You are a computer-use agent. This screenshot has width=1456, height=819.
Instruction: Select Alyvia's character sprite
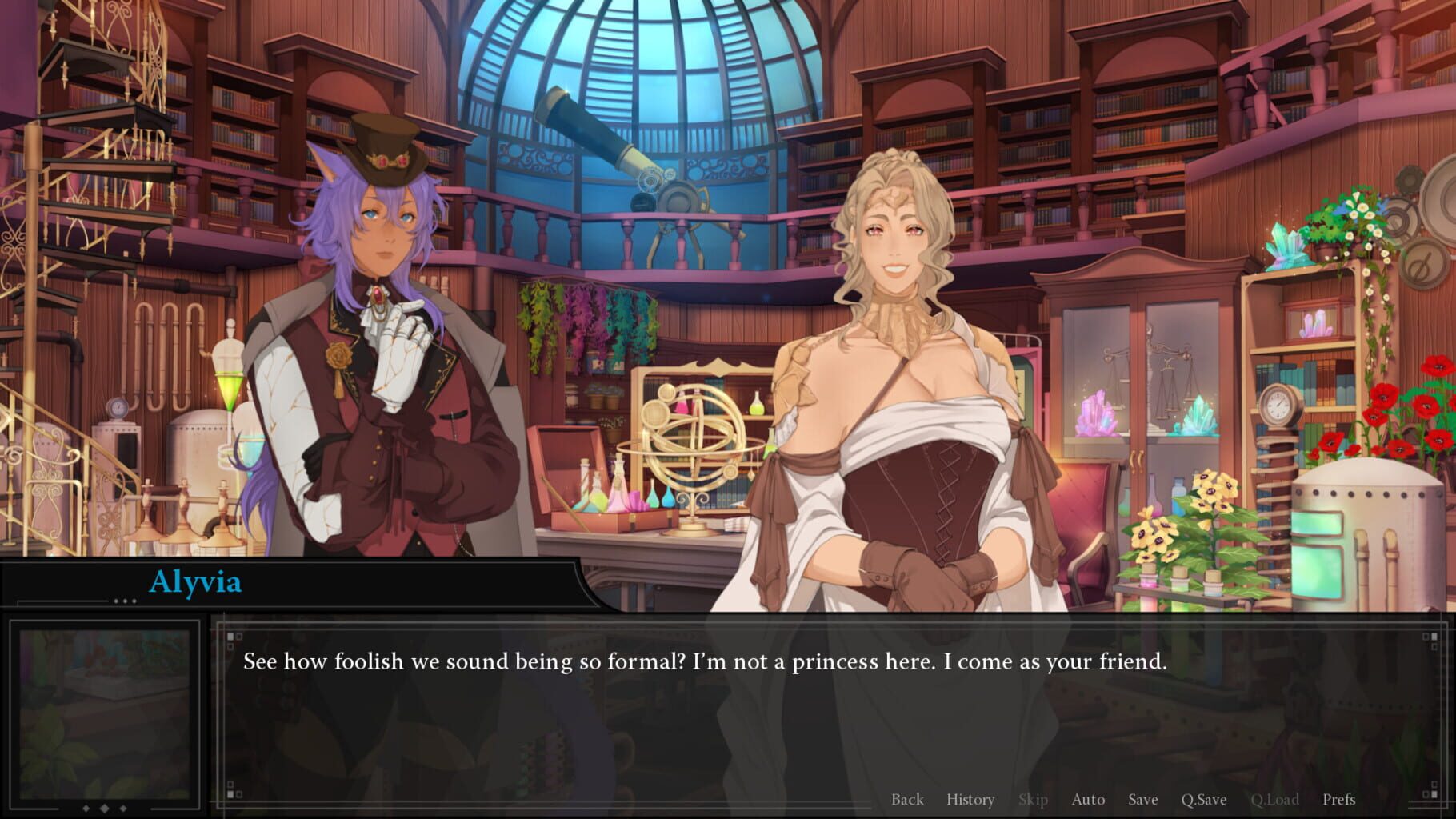click(896, 360)
